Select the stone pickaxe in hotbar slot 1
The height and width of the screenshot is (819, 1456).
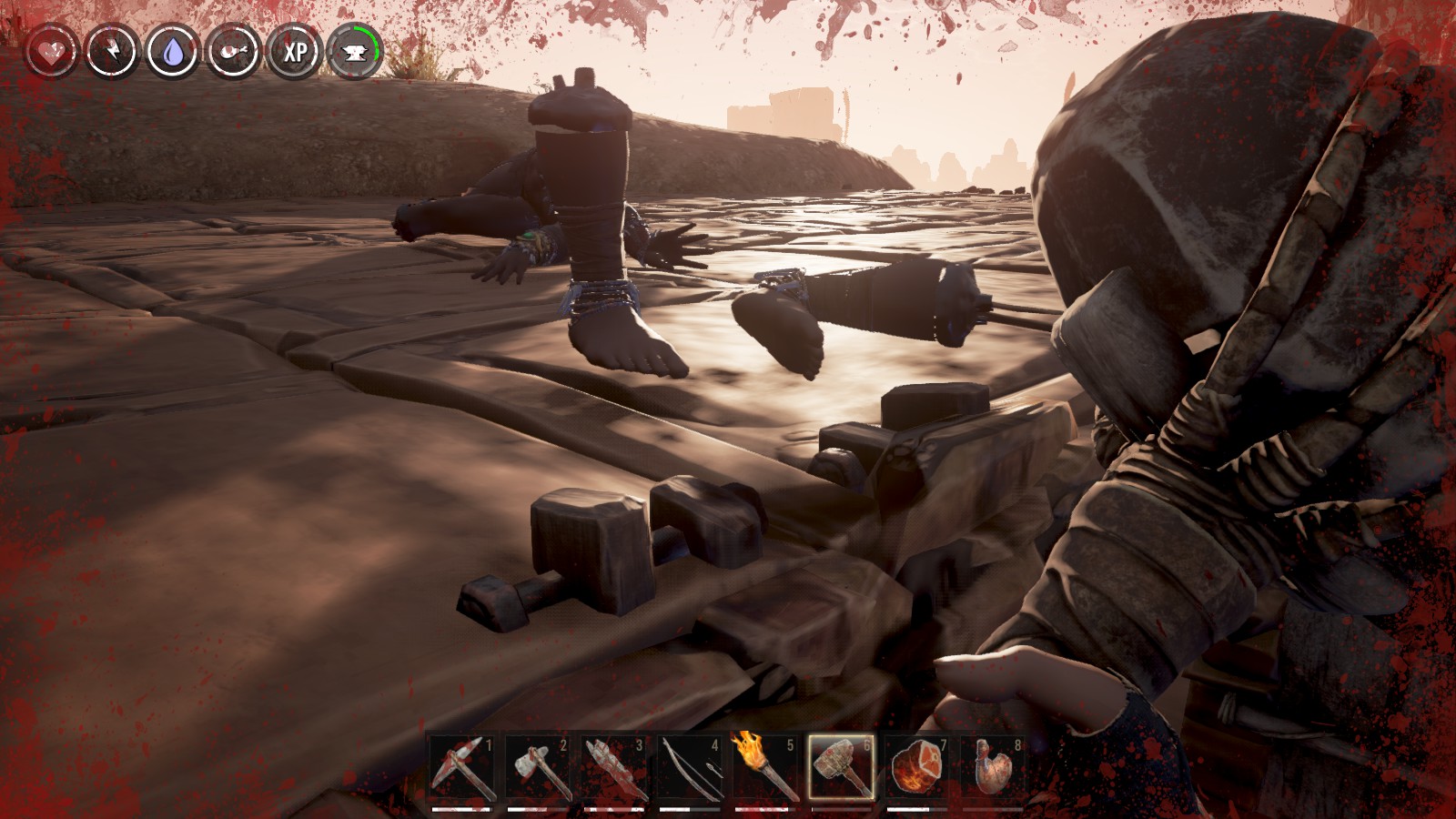(x=461, y=769)
